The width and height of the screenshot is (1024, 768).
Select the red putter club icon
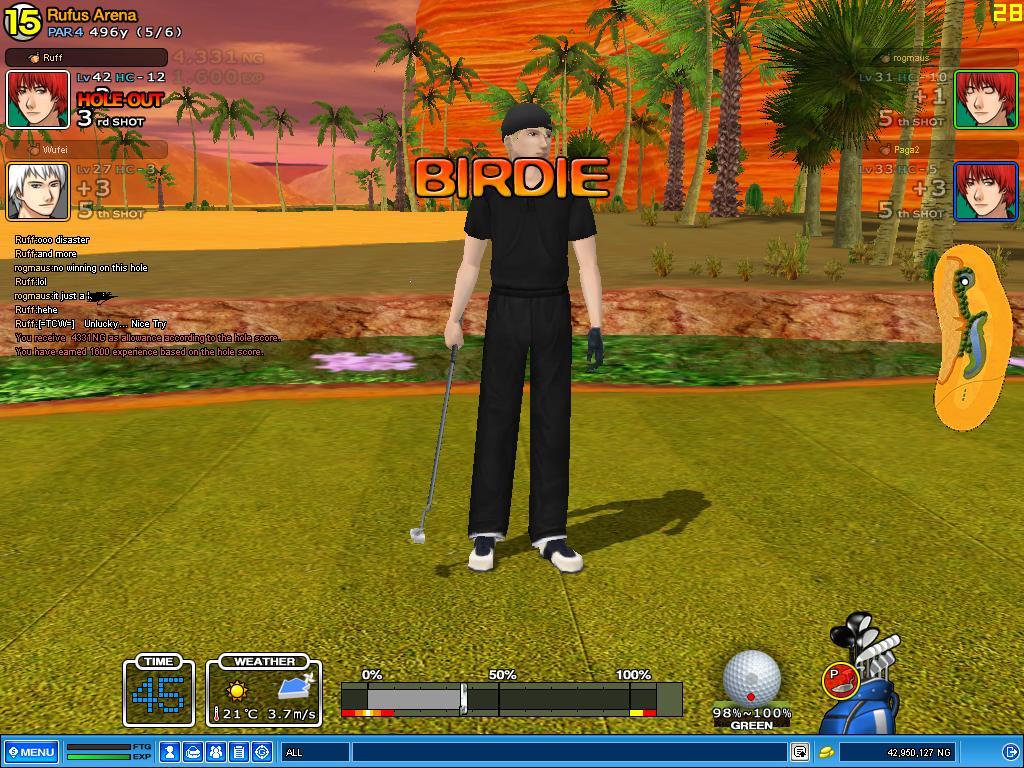[840, 680]
